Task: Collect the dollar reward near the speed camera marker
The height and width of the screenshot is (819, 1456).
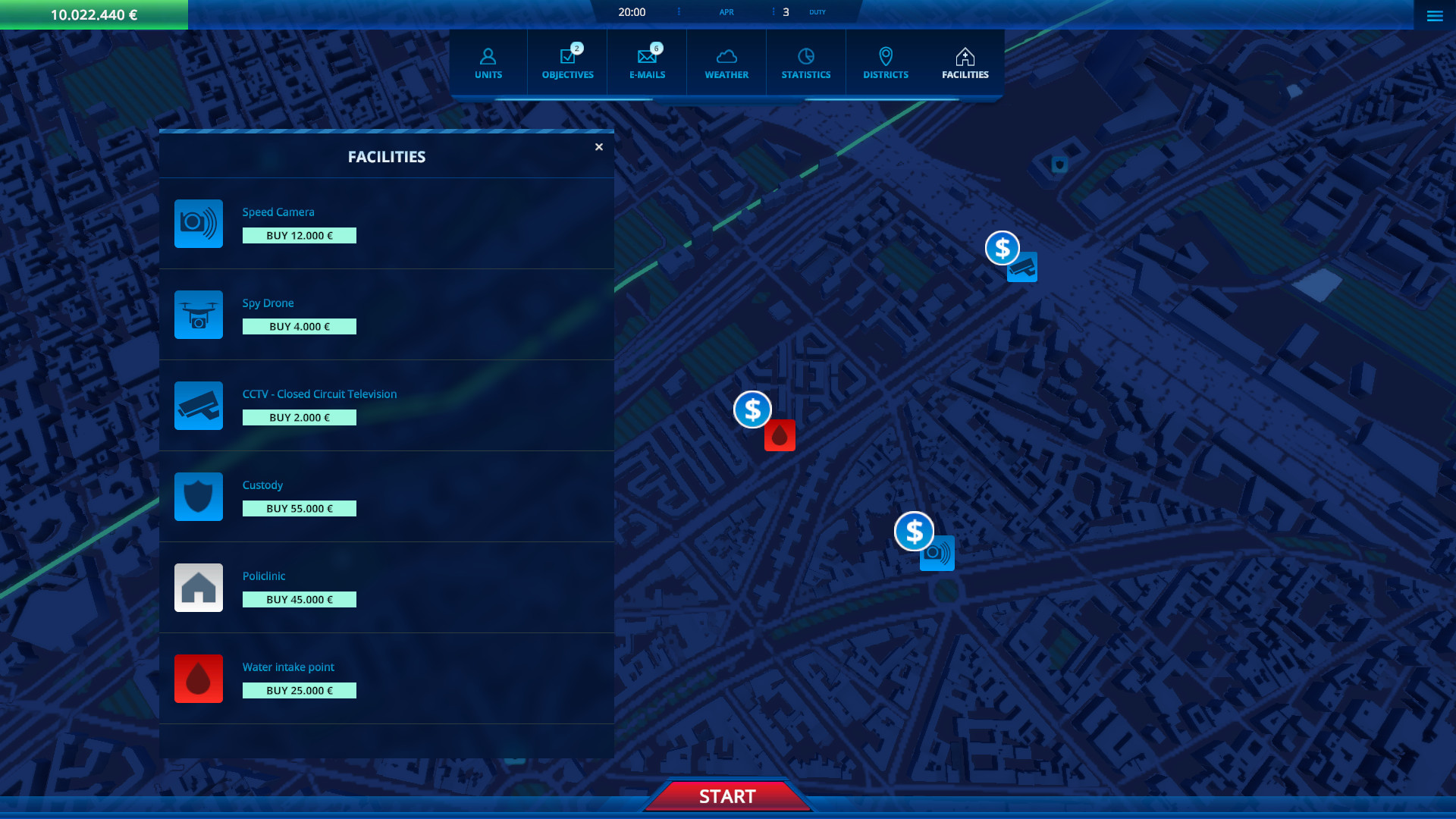Action: [x=915, y=532]
